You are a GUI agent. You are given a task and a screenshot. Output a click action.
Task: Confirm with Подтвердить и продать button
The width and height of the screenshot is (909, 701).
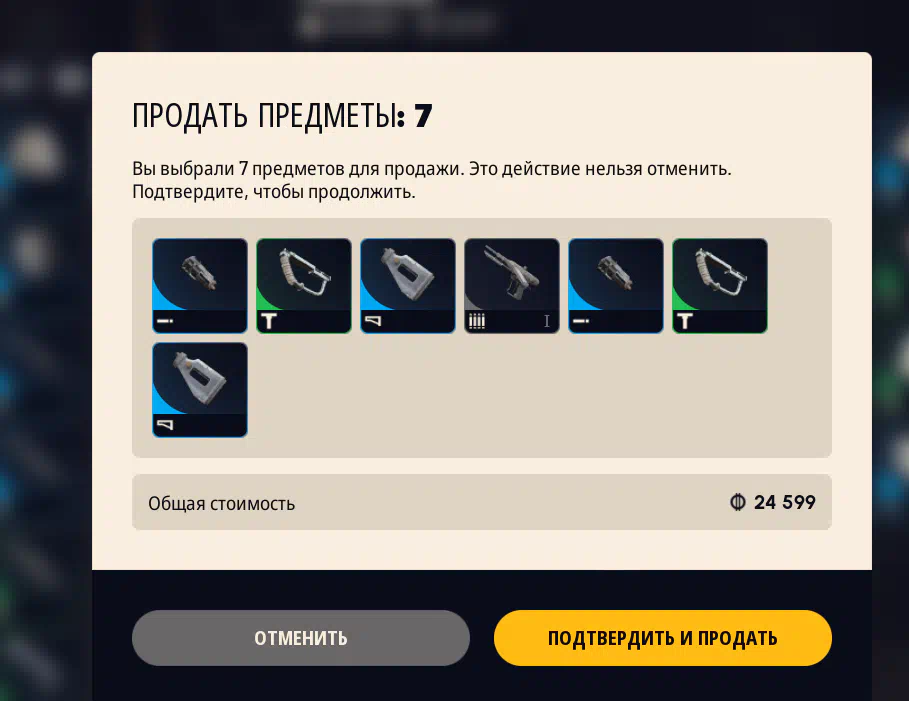(x=662, y=638)
